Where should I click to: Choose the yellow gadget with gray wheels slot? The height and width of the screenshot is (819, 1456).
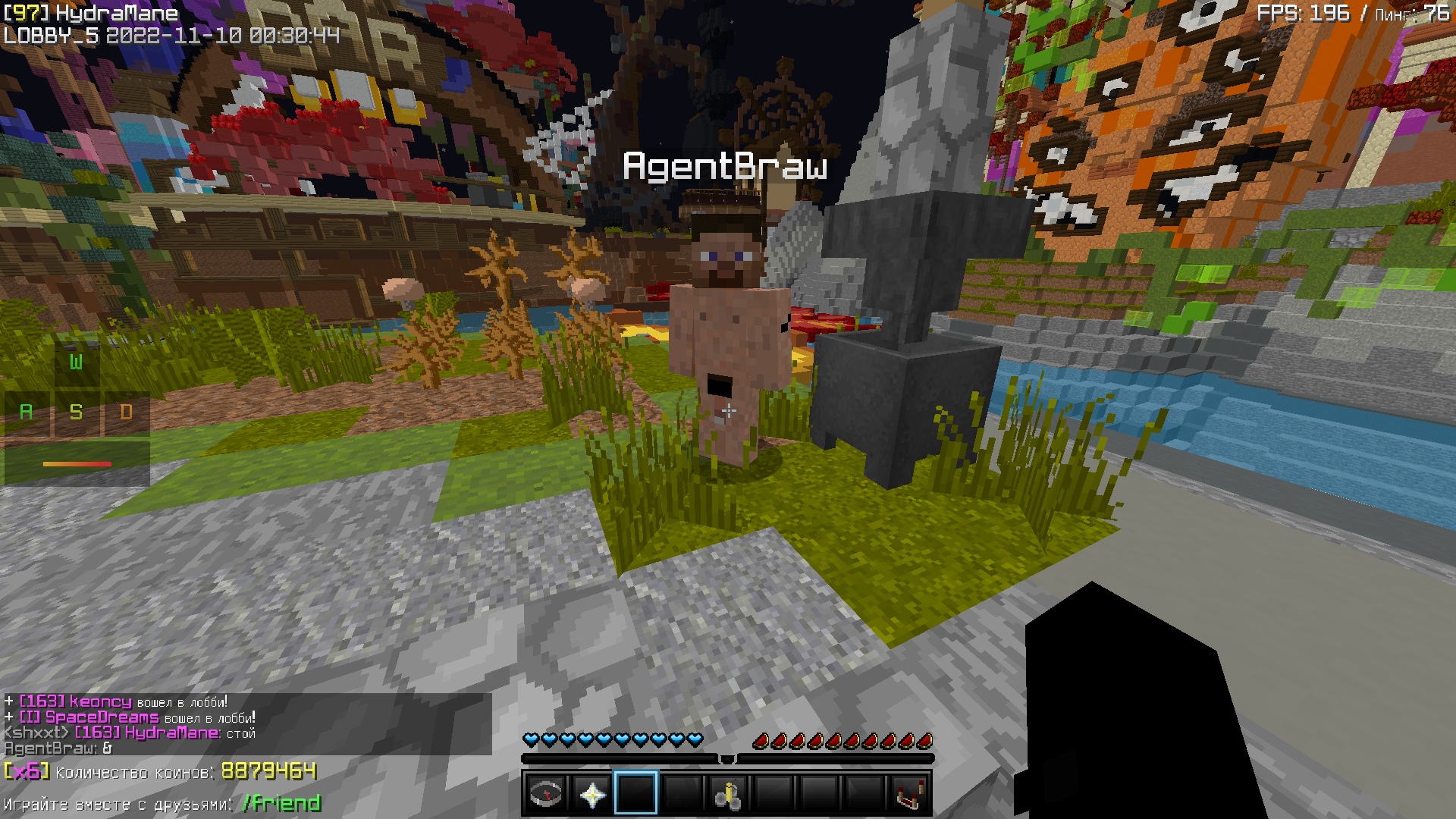point(727,794)
